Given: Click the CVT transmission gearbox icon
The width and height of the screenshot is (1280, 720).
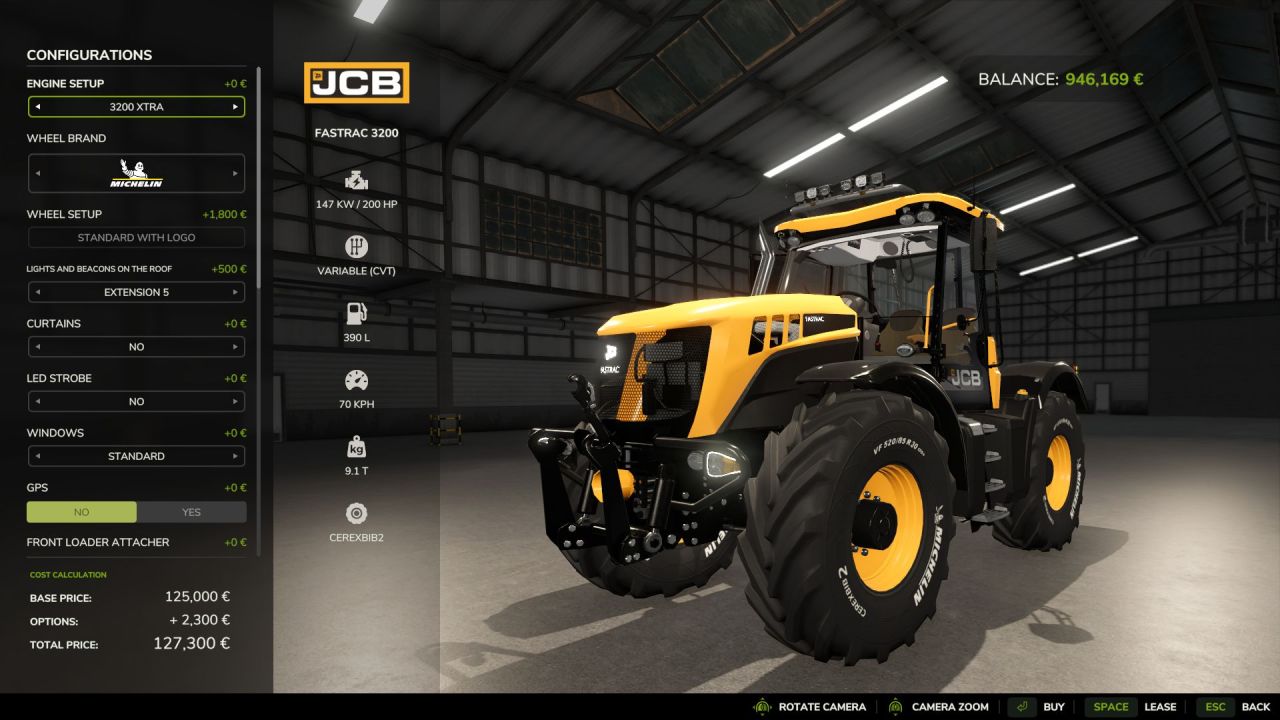Looking at the screenshot, I should (x=357, y=247).
